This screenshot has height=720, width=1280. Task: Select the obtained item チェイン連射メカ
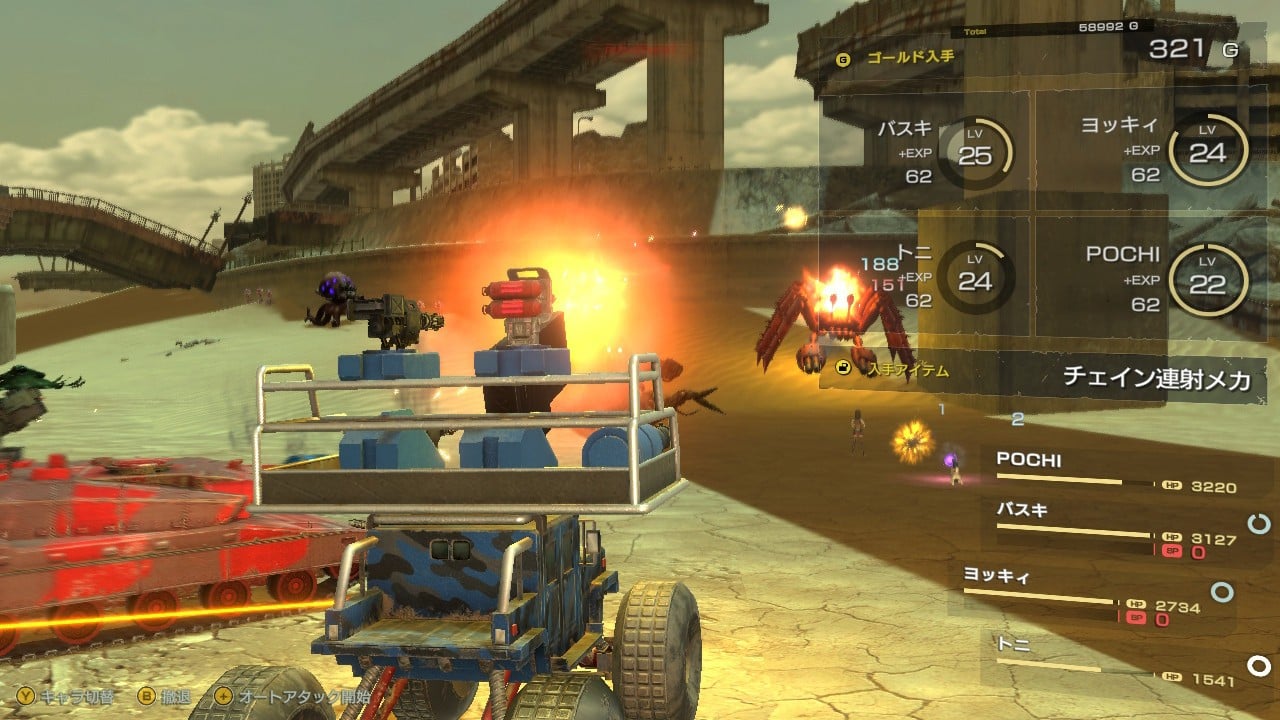pos(1155,378)
